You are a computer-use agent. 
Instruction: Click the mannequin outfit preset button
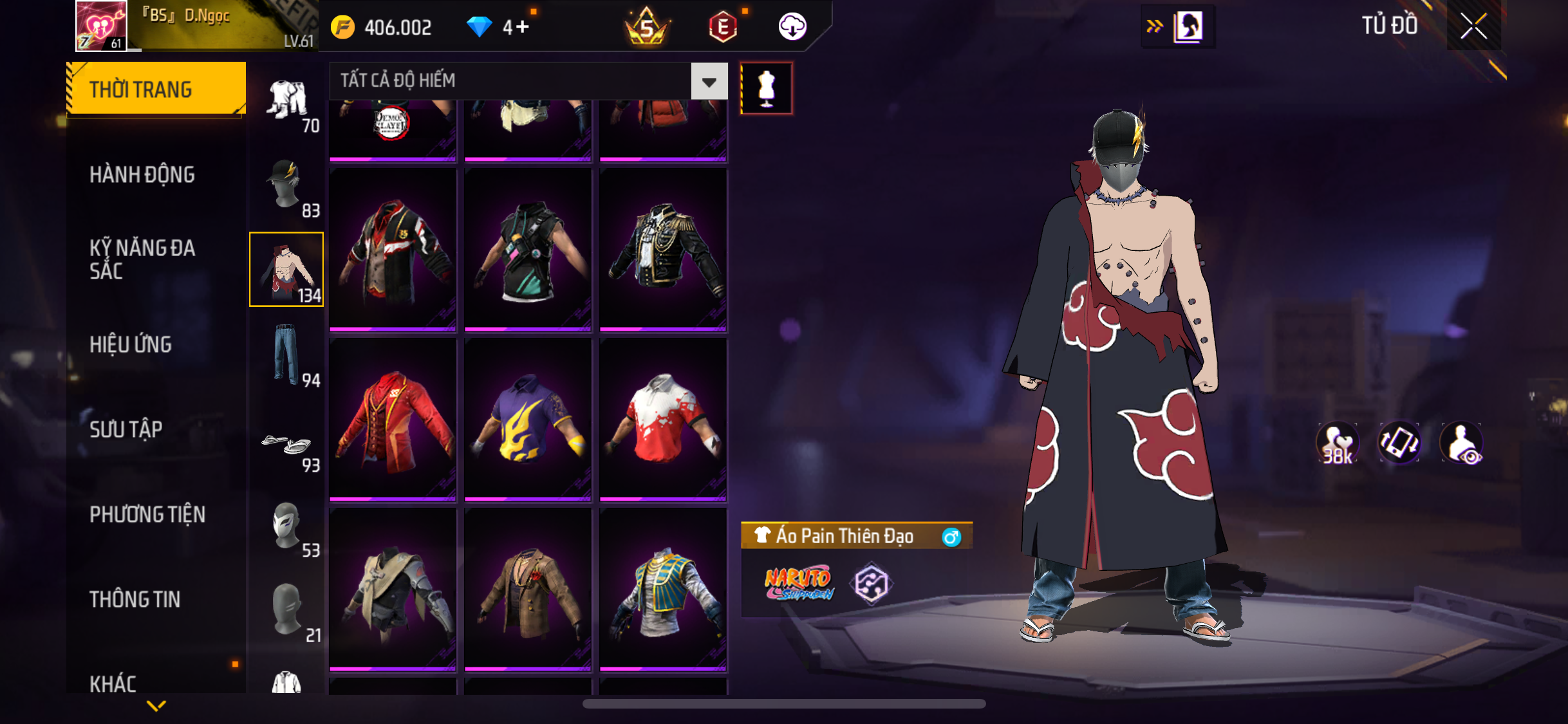click(766, 88)
